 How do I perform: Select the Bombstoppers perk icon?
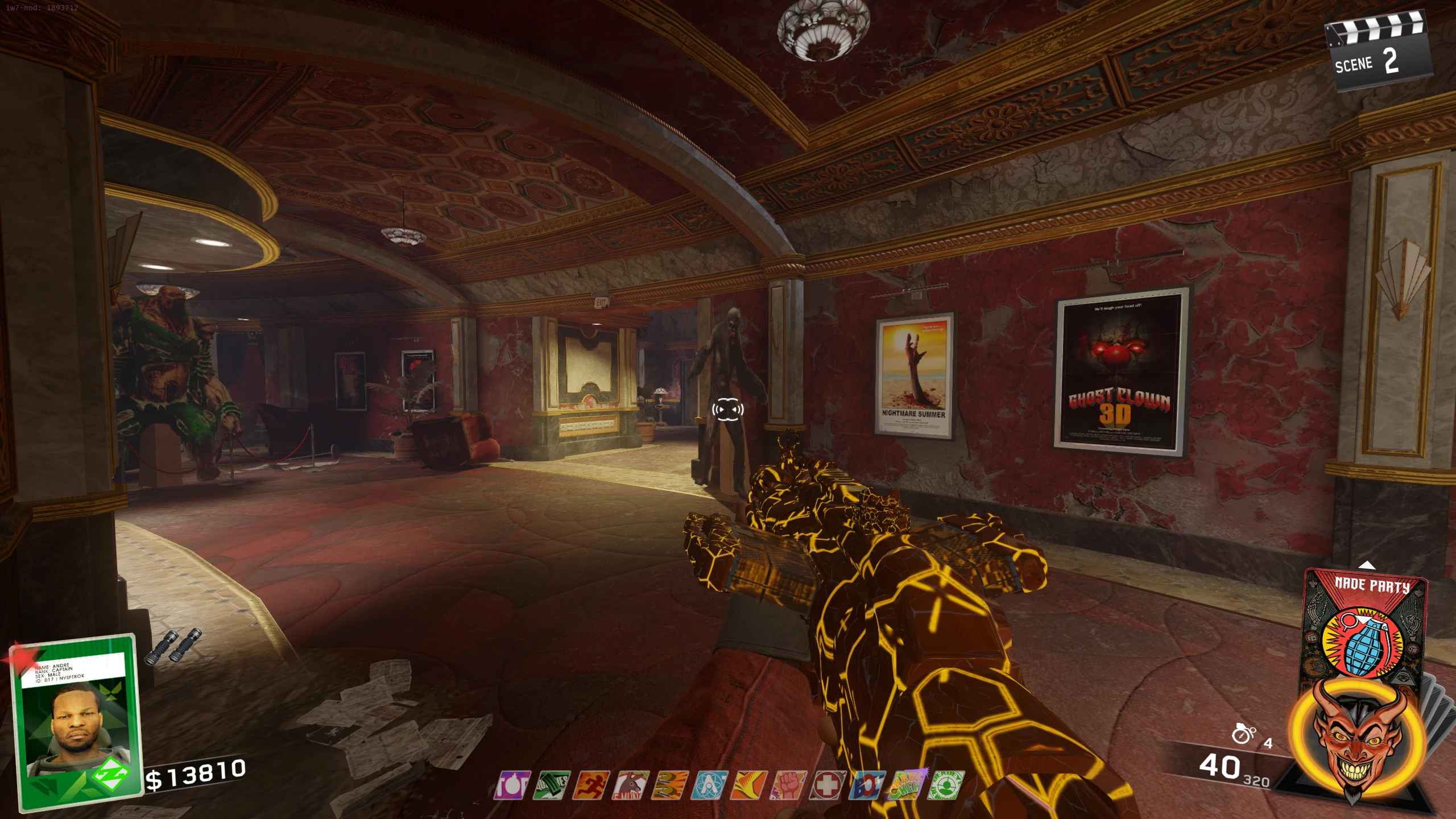tap(512, 785)
